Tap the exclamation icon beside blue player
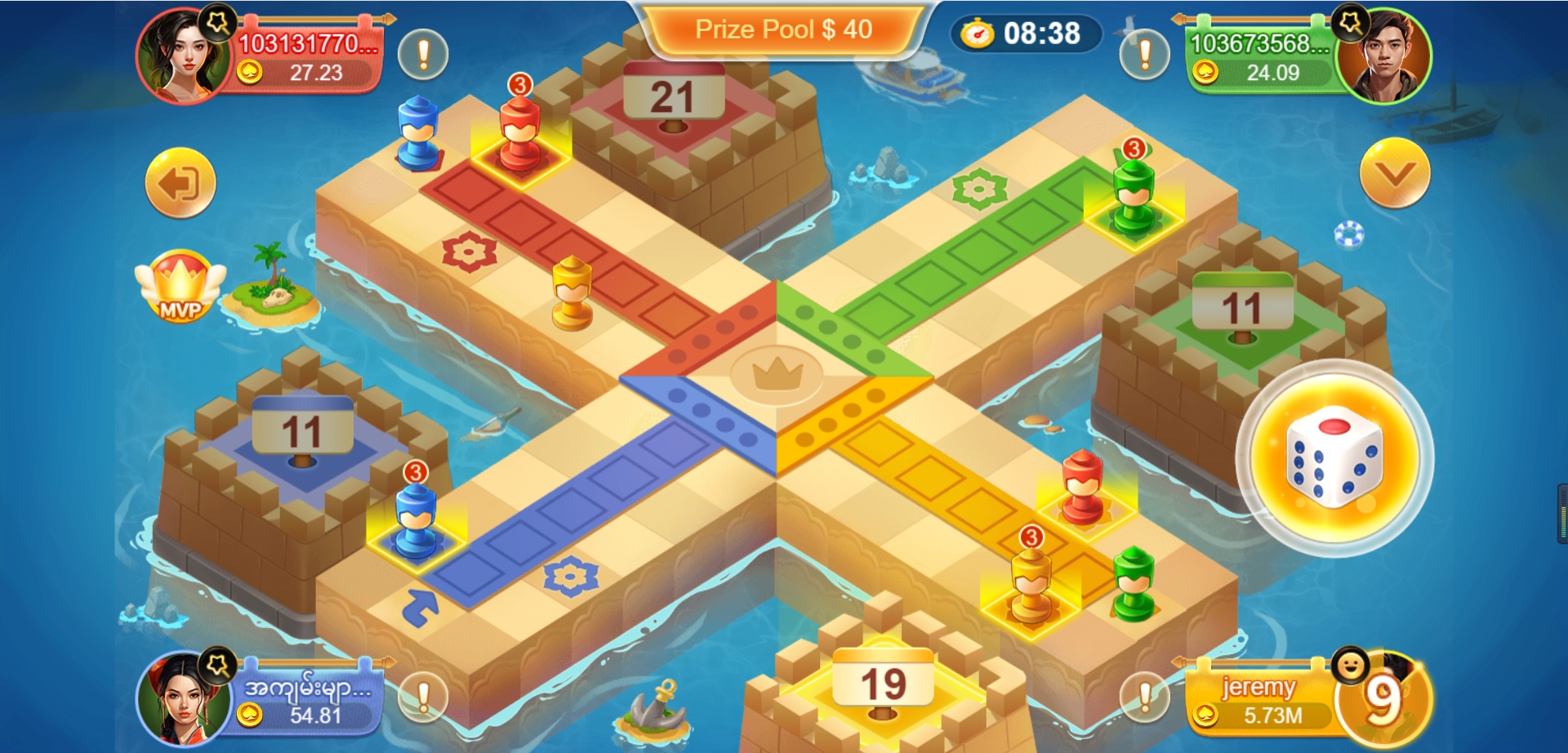The width and height of the screenshot is (1568, 753). 423,697
